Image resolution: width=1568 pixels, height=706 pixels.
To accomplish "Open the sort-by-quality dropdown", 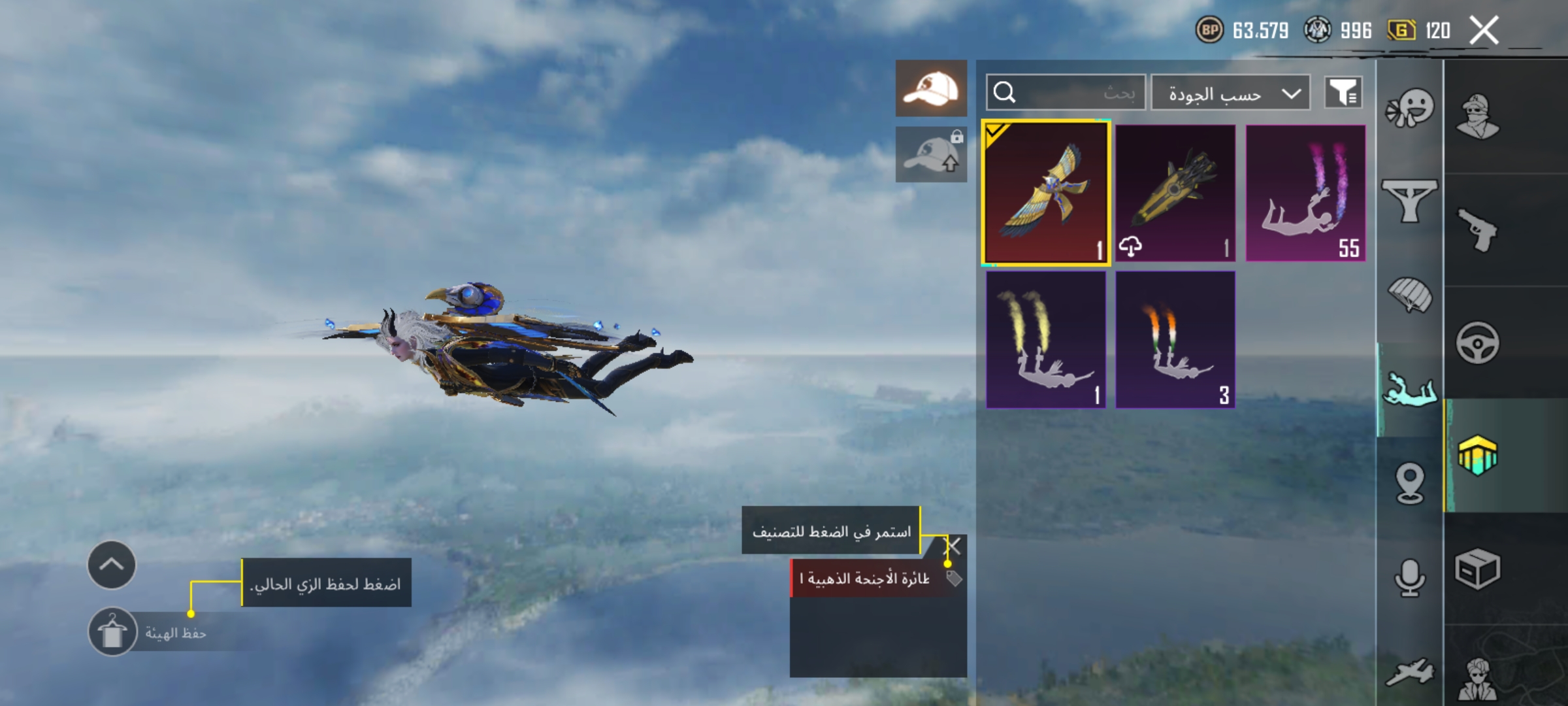I will 1230,93.
